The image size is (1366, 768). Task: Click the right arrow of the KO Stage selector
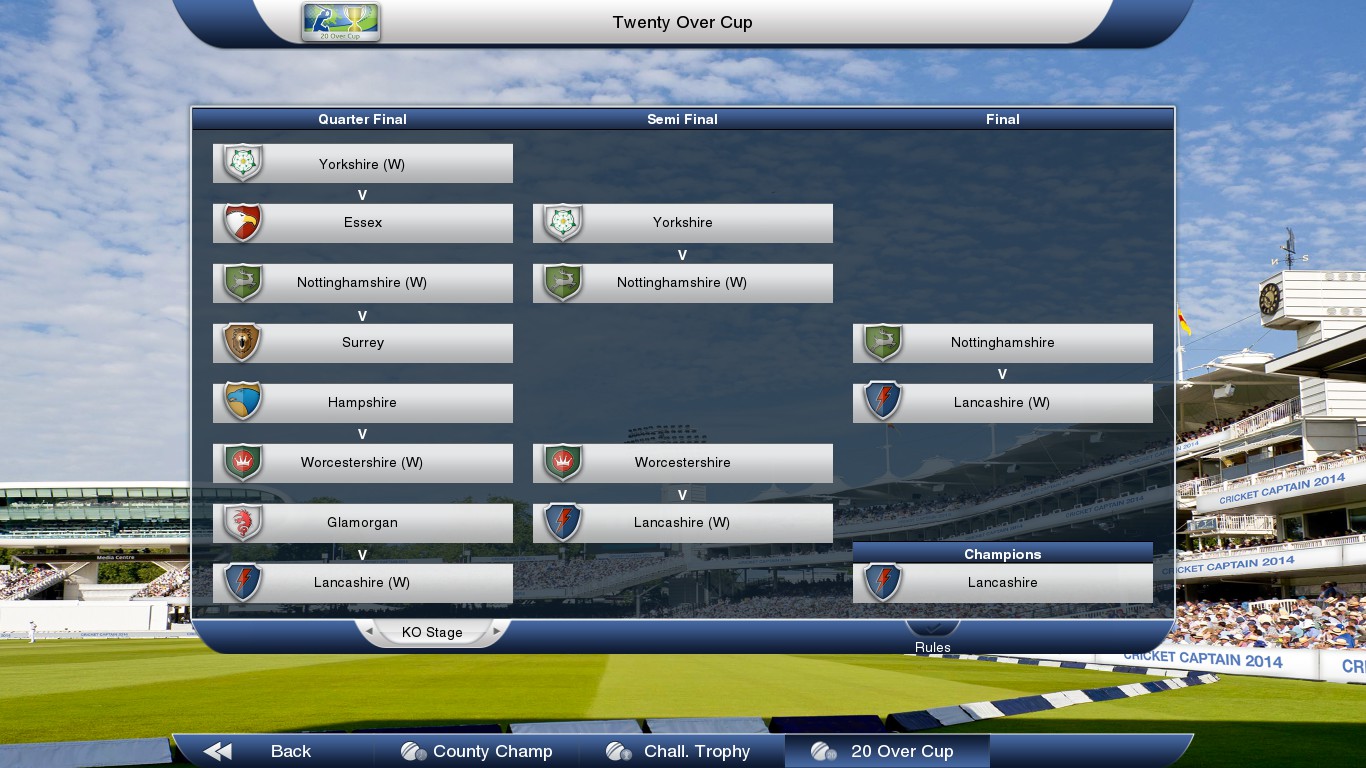click(497, 632)
